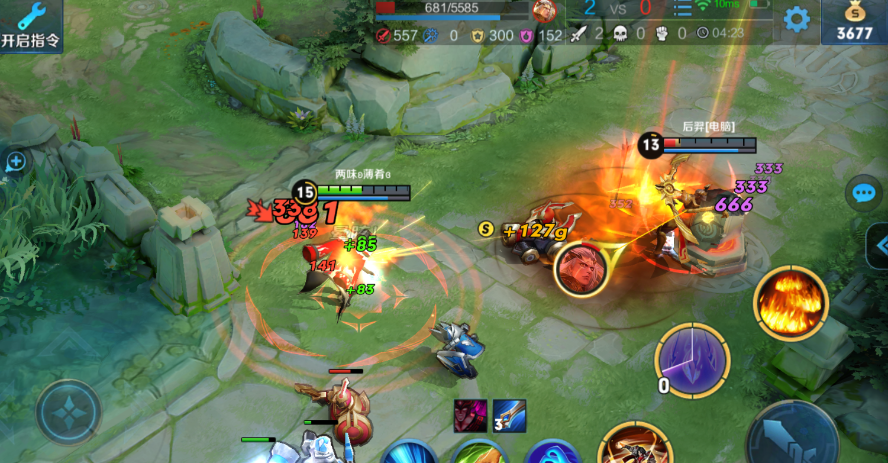Tap the chat bubble button
The image size is (888, 463).
coord(862,193)
